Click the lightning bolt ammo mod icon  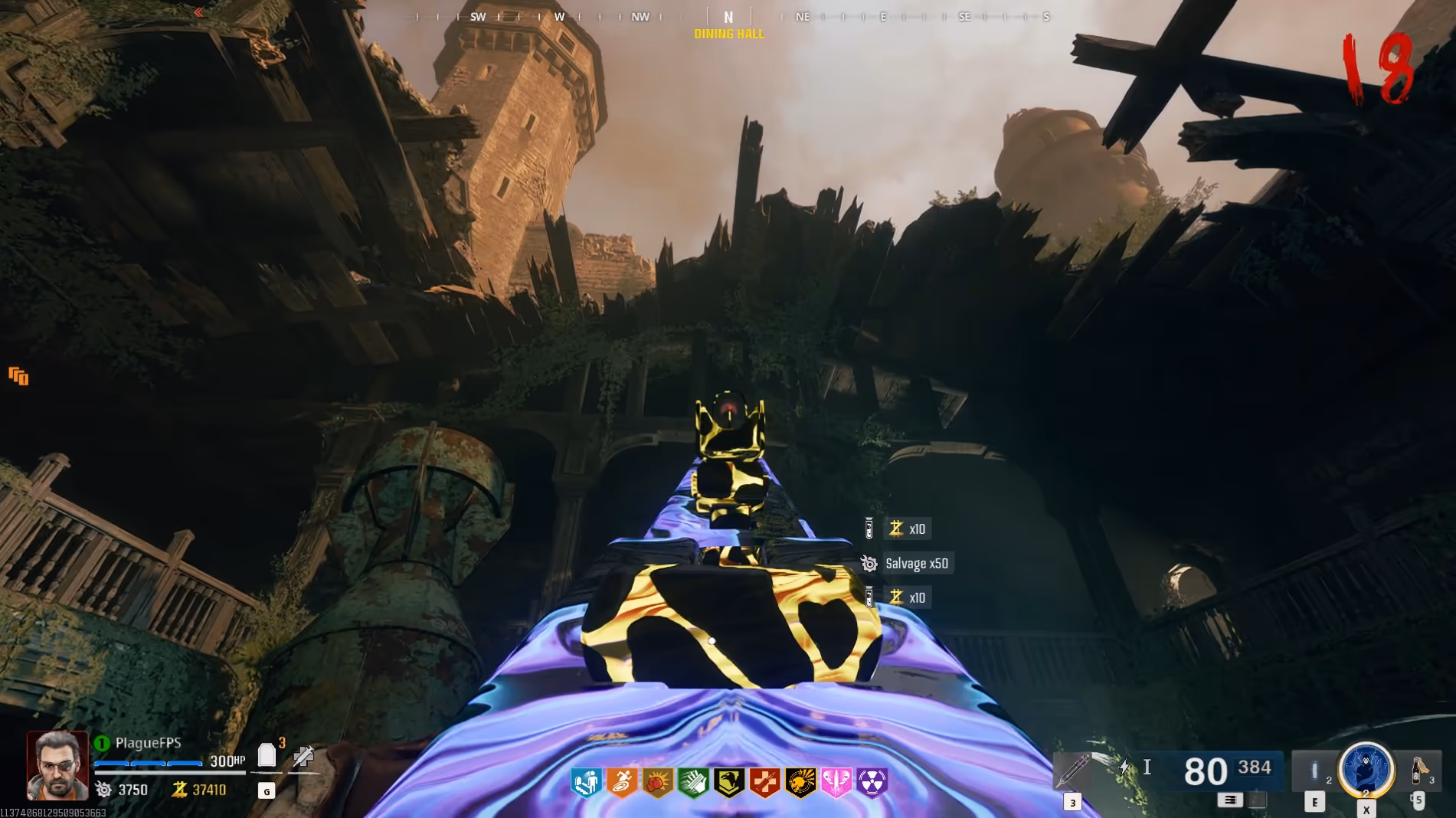point(1124,767)
